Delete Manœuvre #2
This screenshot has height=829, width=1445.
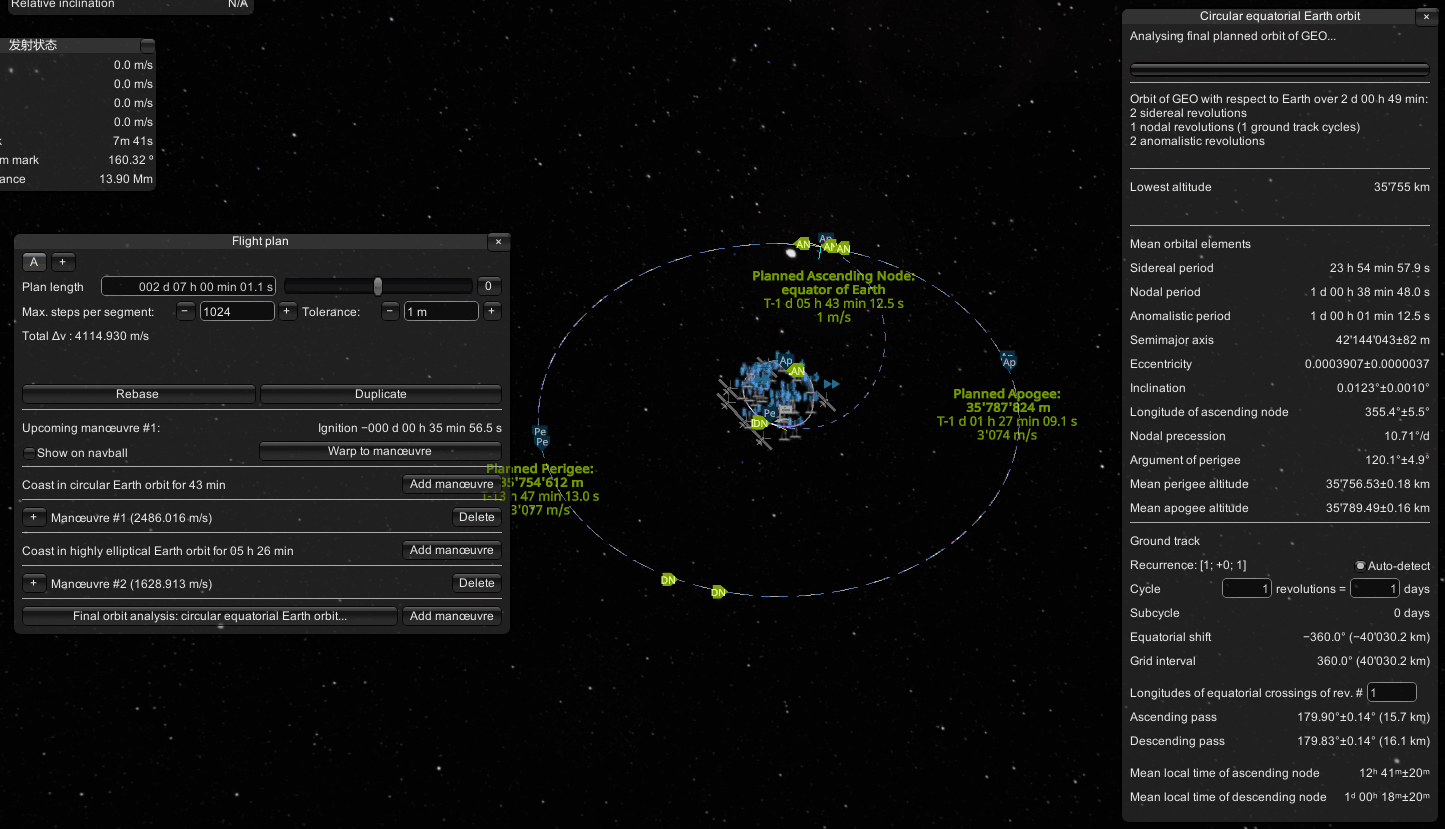[x=476, y=584]
